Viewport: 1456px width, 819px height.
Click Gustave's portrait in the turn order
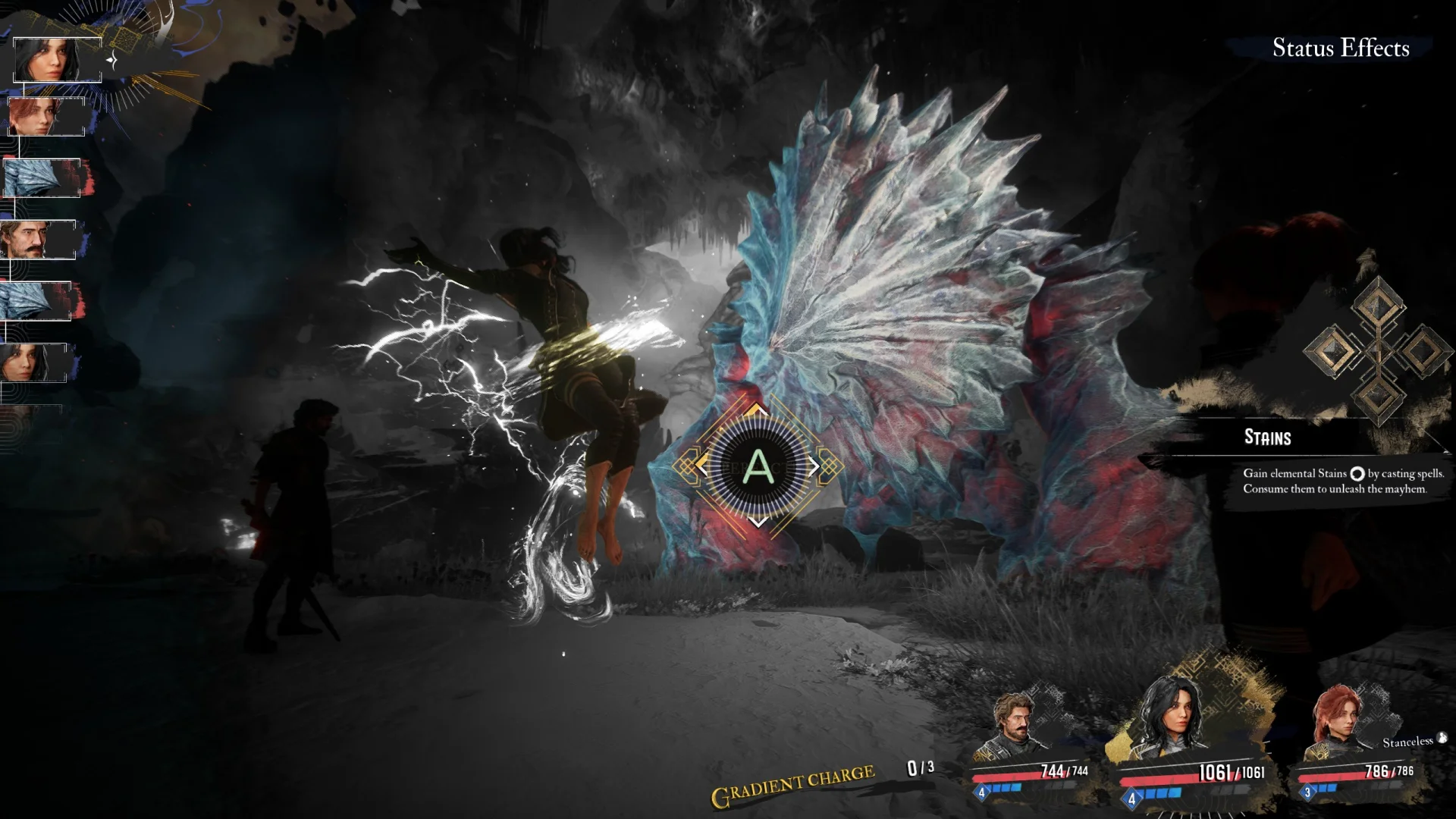(x=38, y=240)
